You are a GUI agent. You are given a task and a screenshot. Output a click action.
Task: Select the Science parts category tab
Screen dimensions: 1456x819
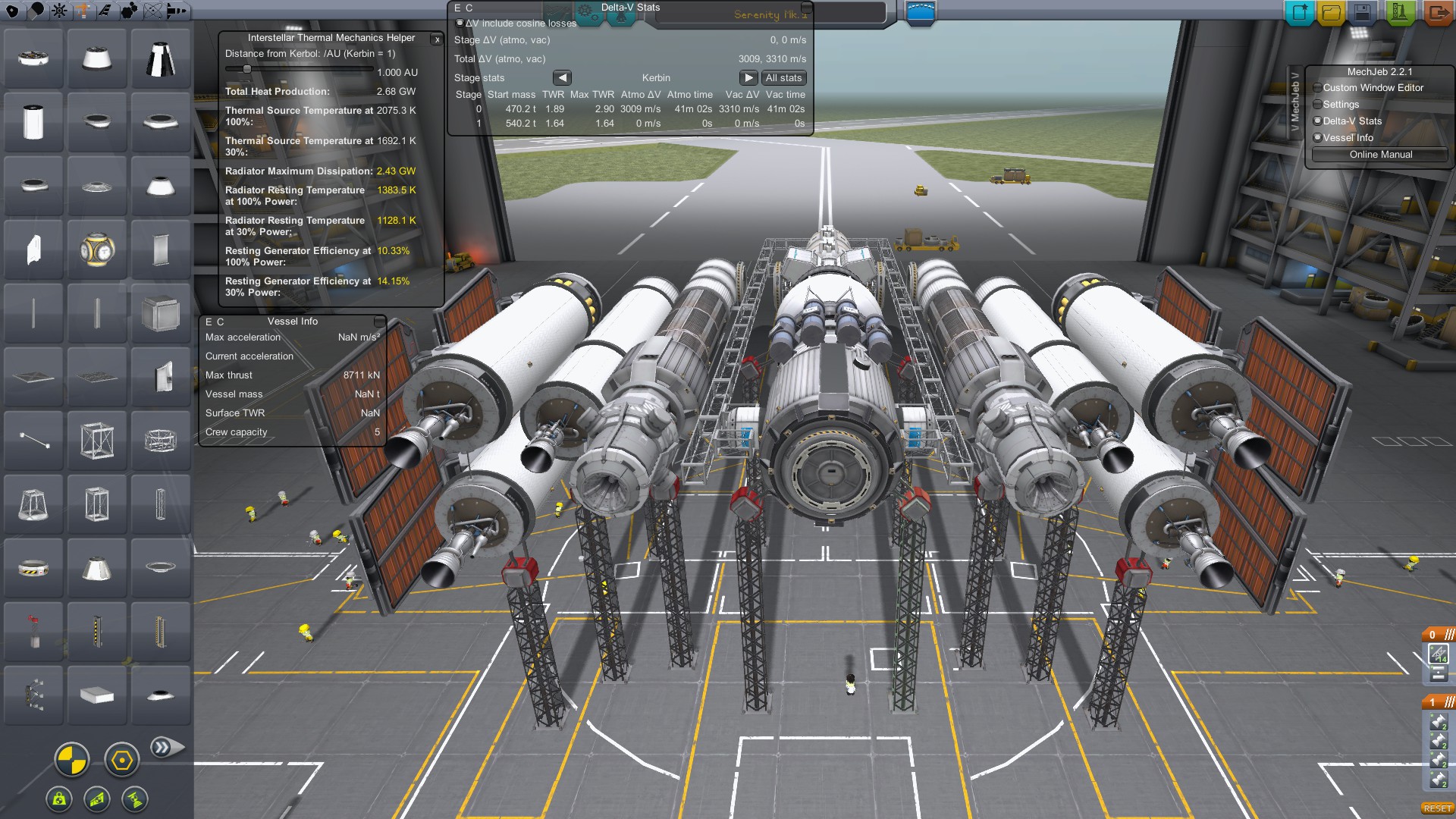153,11
